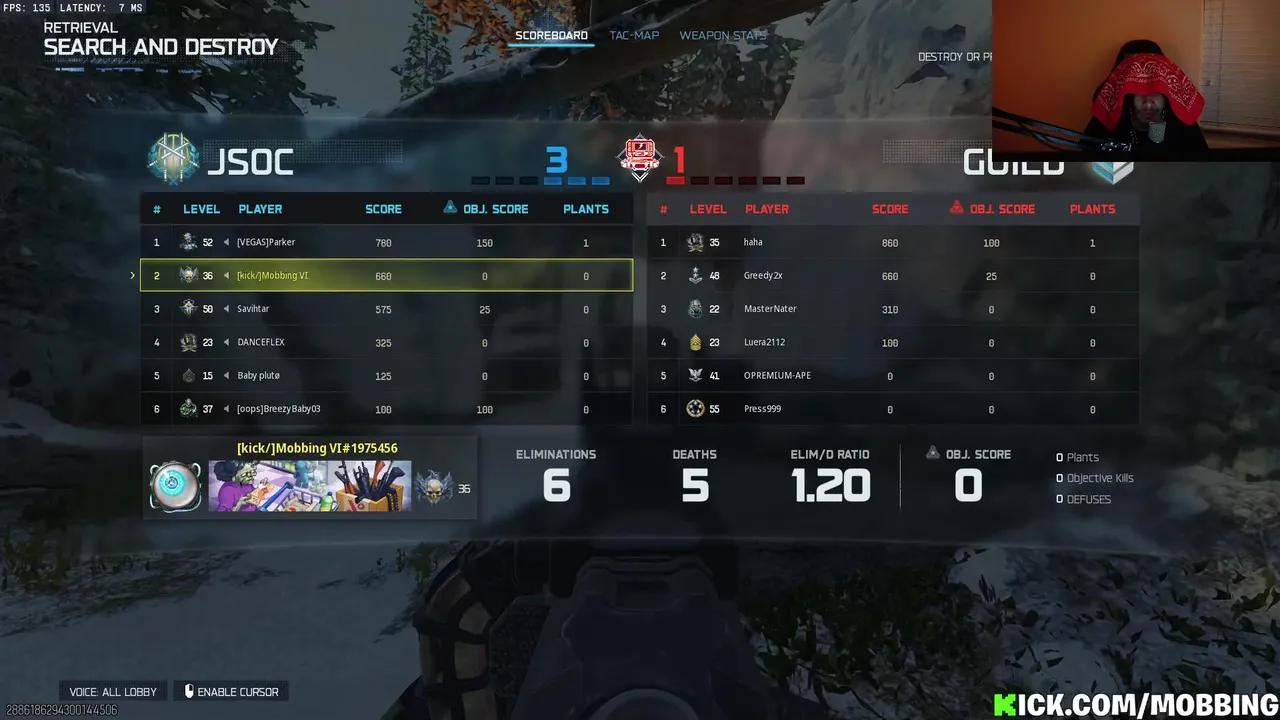Choose Press999 on the scoreboard
This screenshot has height=720, width=1280.
tap(892, 409)
